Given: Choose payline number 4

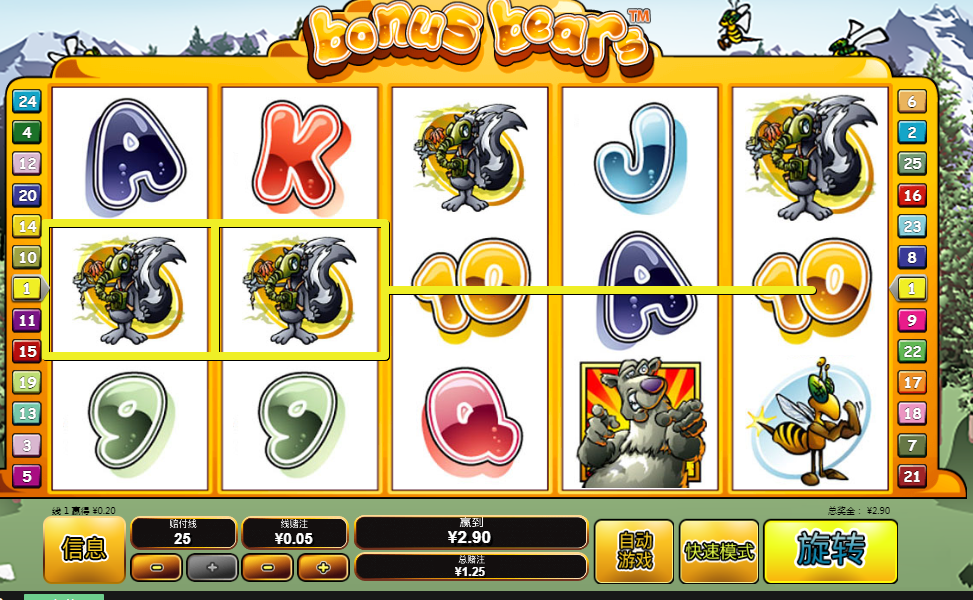Looking at the screenshot, I should 27,132.
